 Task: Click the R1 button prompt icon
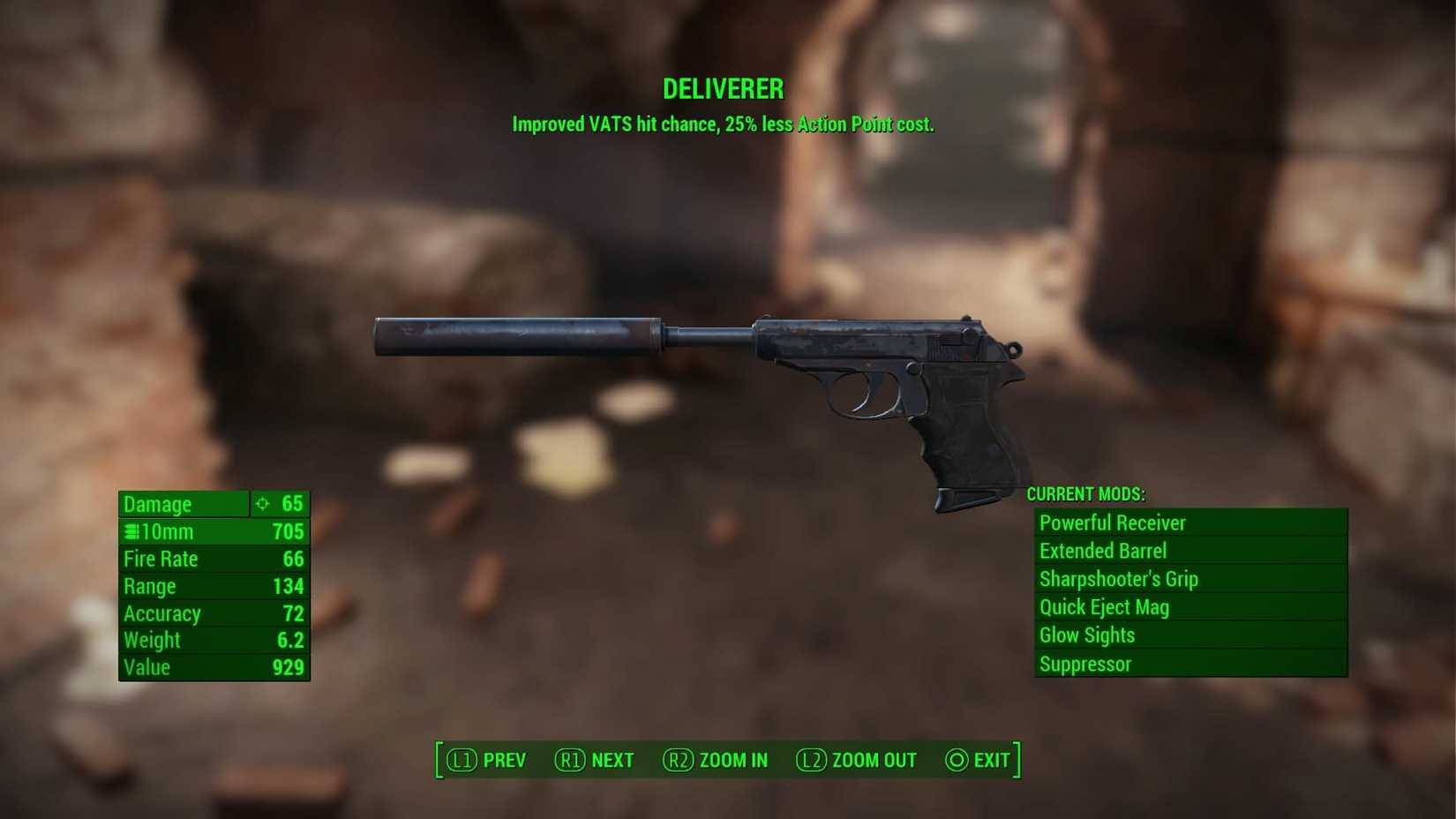tap(570, 760)
